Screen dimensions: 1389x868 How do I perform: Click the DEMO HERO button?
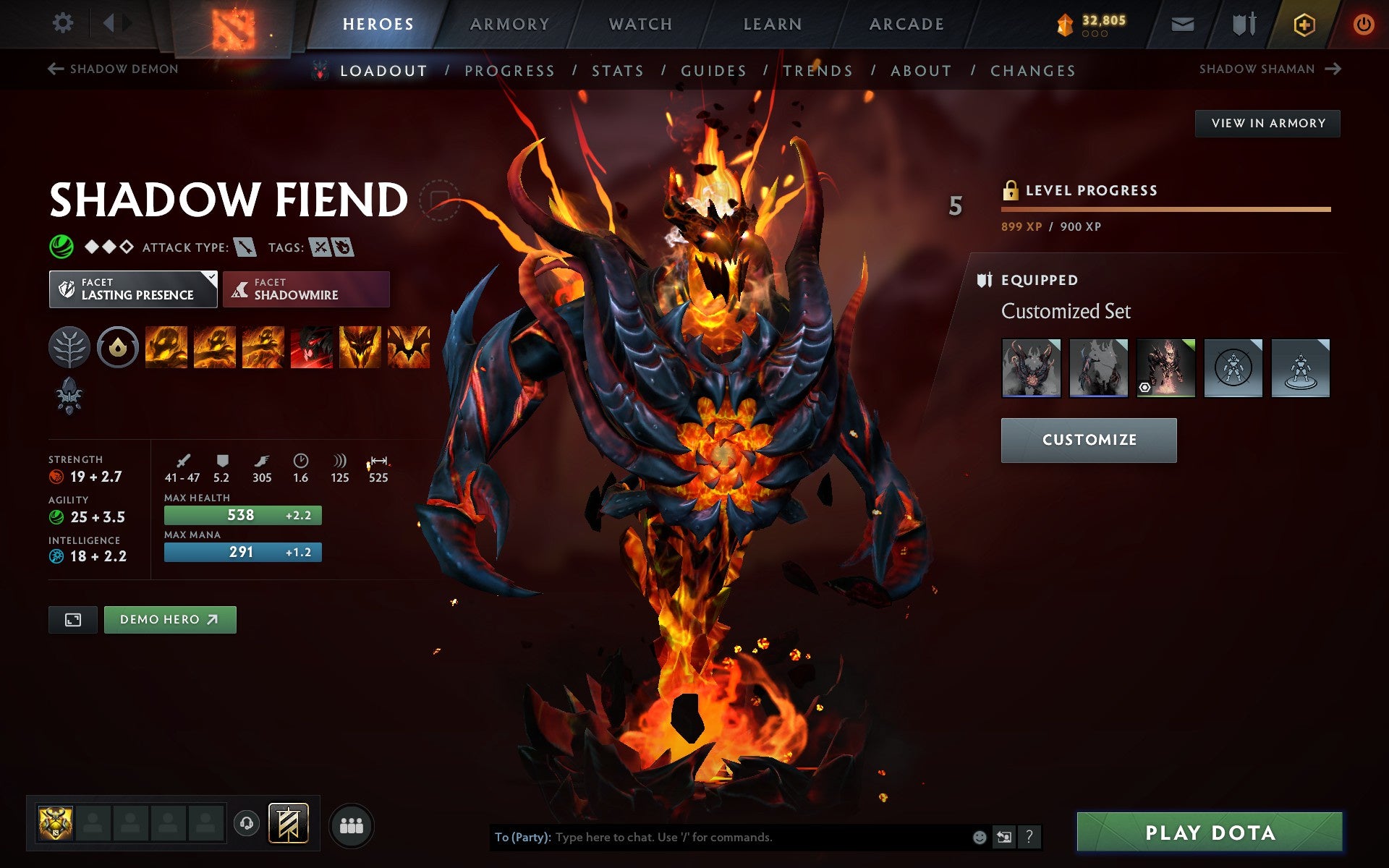(x=170, y=619)
